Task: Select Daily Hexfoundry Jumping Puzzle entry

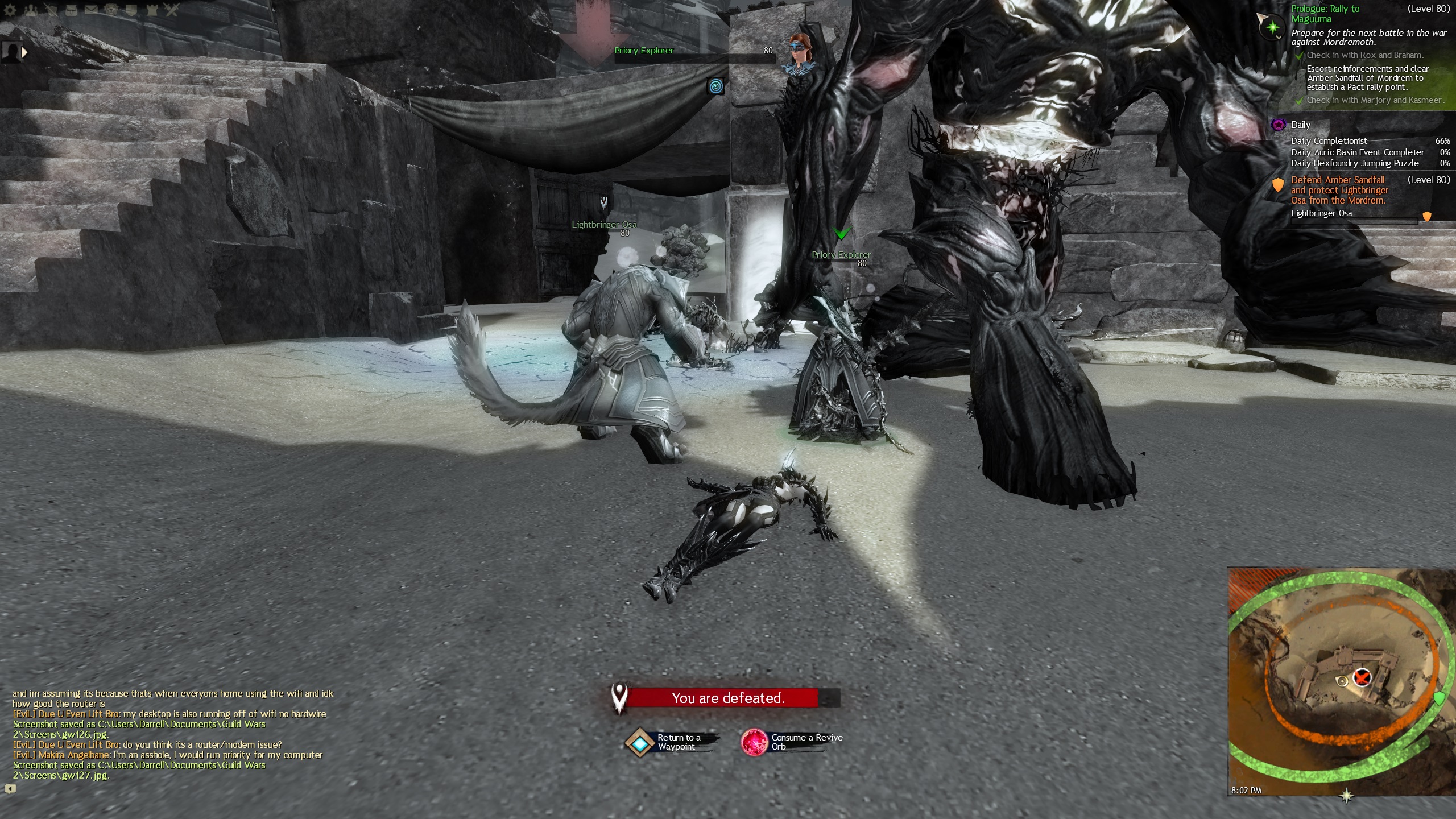Action: [x=1354, y=163]
